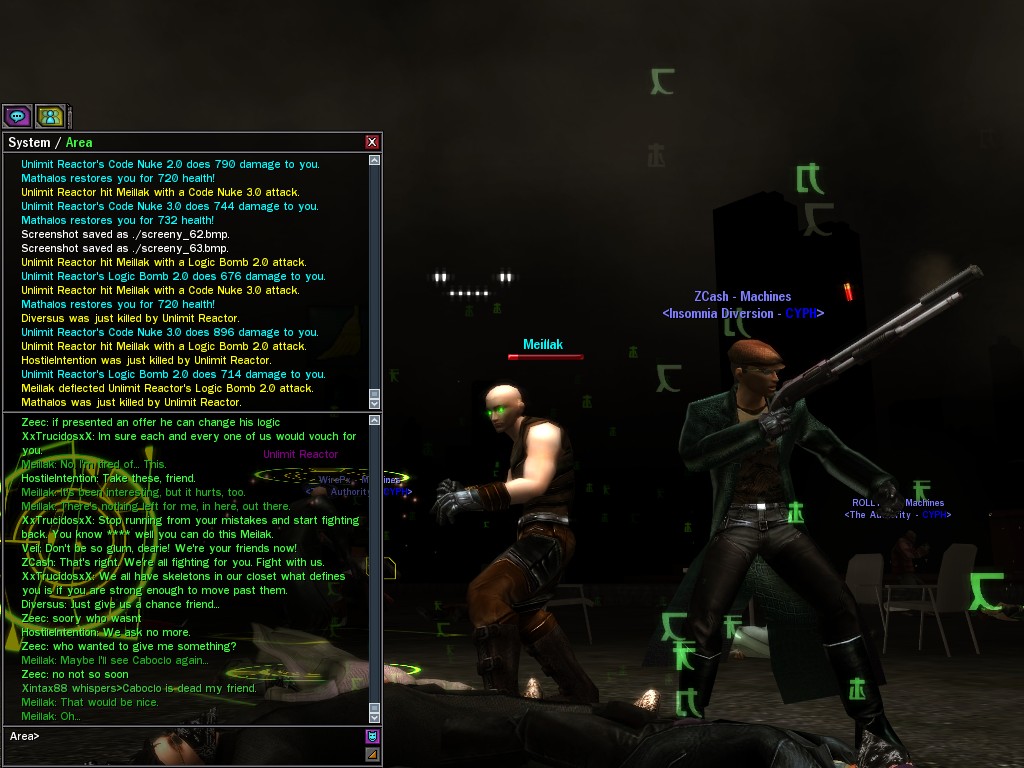1024x768 pixels.
Task: Open the purple speech bubble chat icon
Action: 18,116
